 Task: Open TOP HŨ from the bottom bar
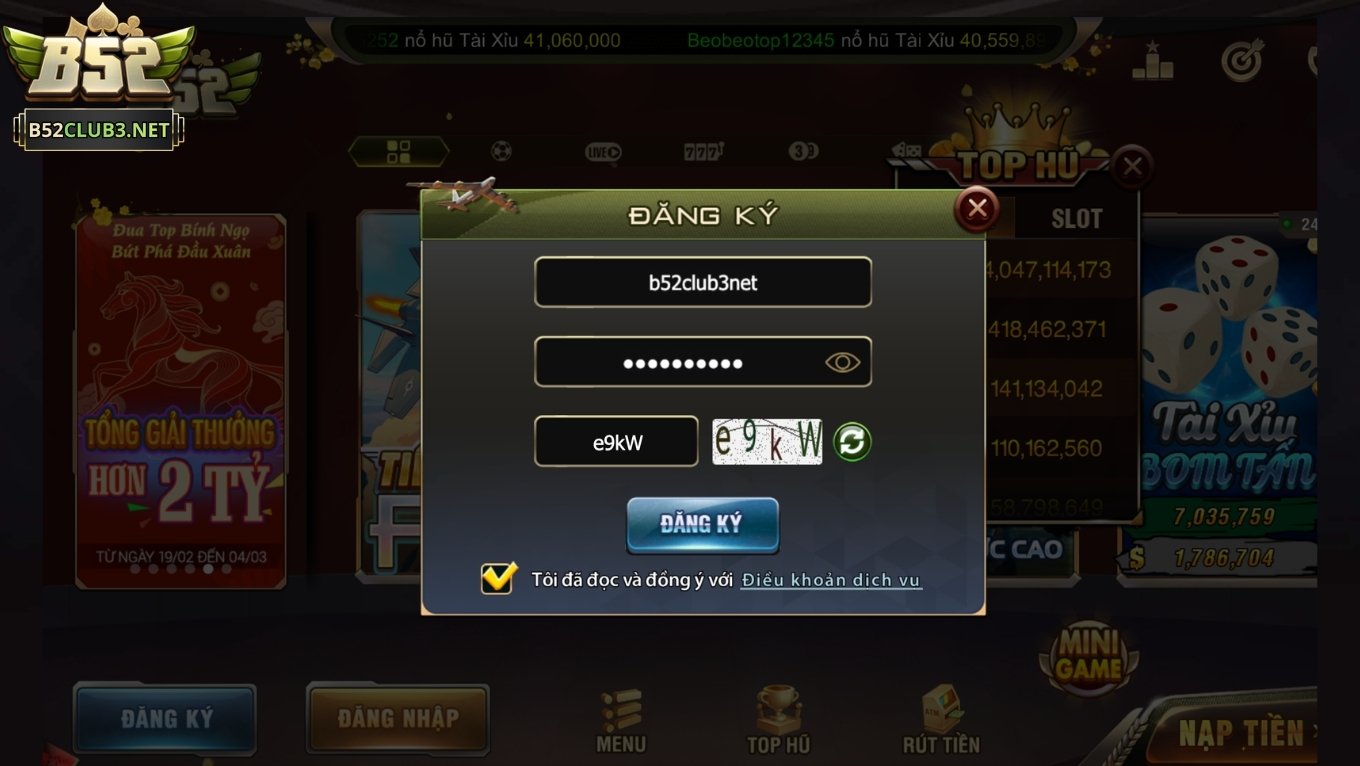point(777,717)
